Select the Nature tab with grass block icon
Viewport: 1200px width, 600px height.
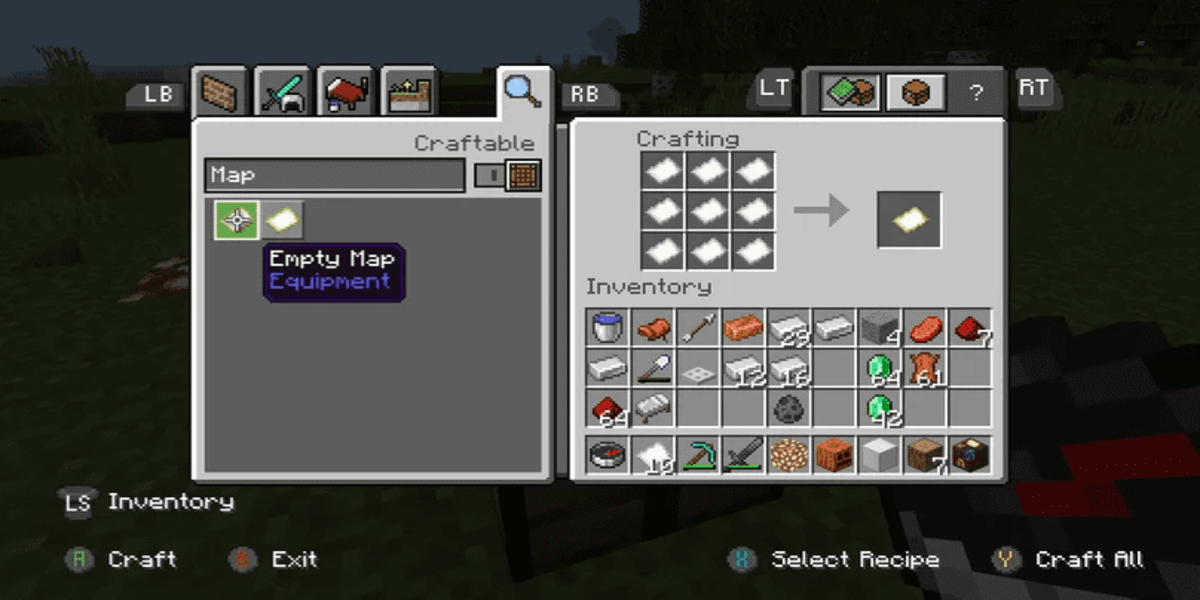[x=408, y=94]
